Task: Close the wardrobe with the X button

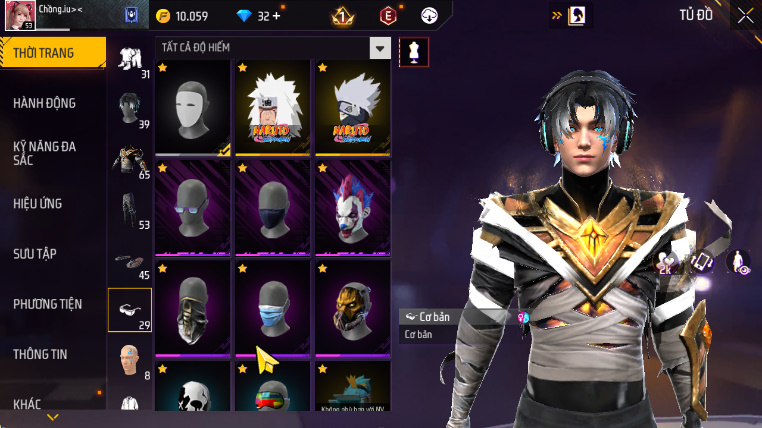Action: tap(745, 15)
